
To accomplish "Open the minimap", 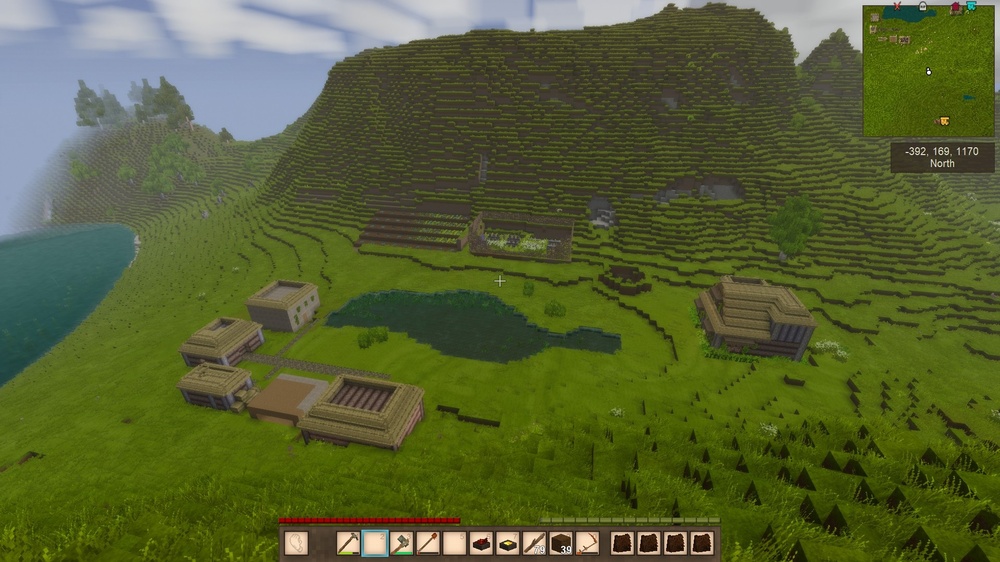I will click(x=928, y=71).
